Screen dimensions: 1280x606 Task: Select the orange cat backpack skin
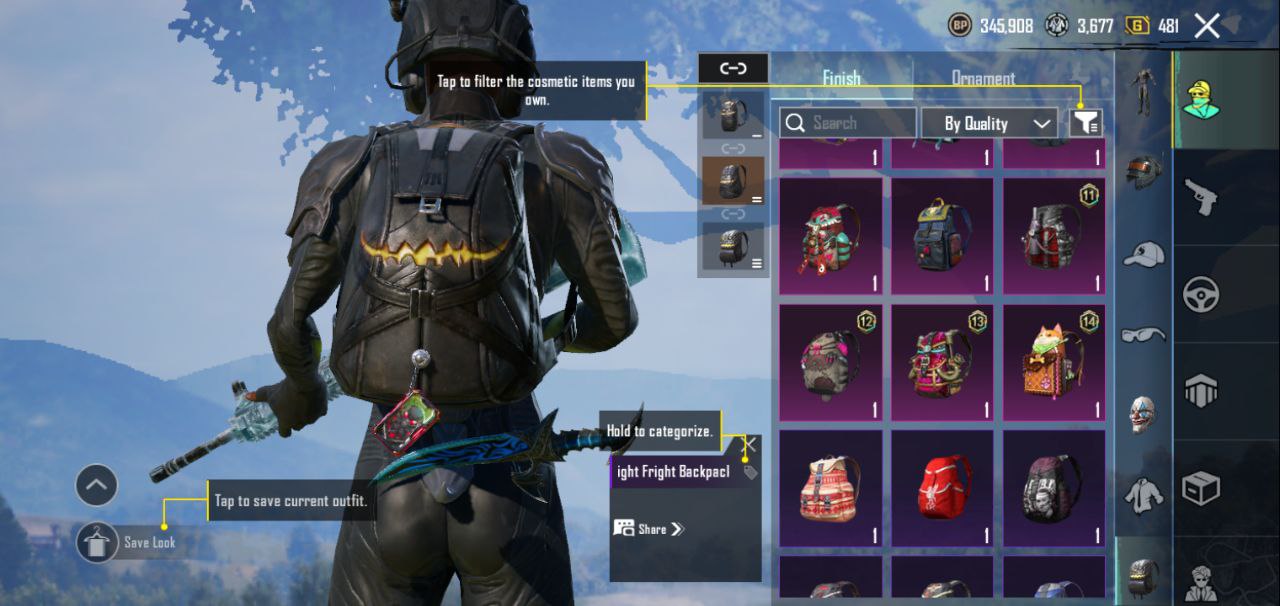click(x=1054, y=363)
